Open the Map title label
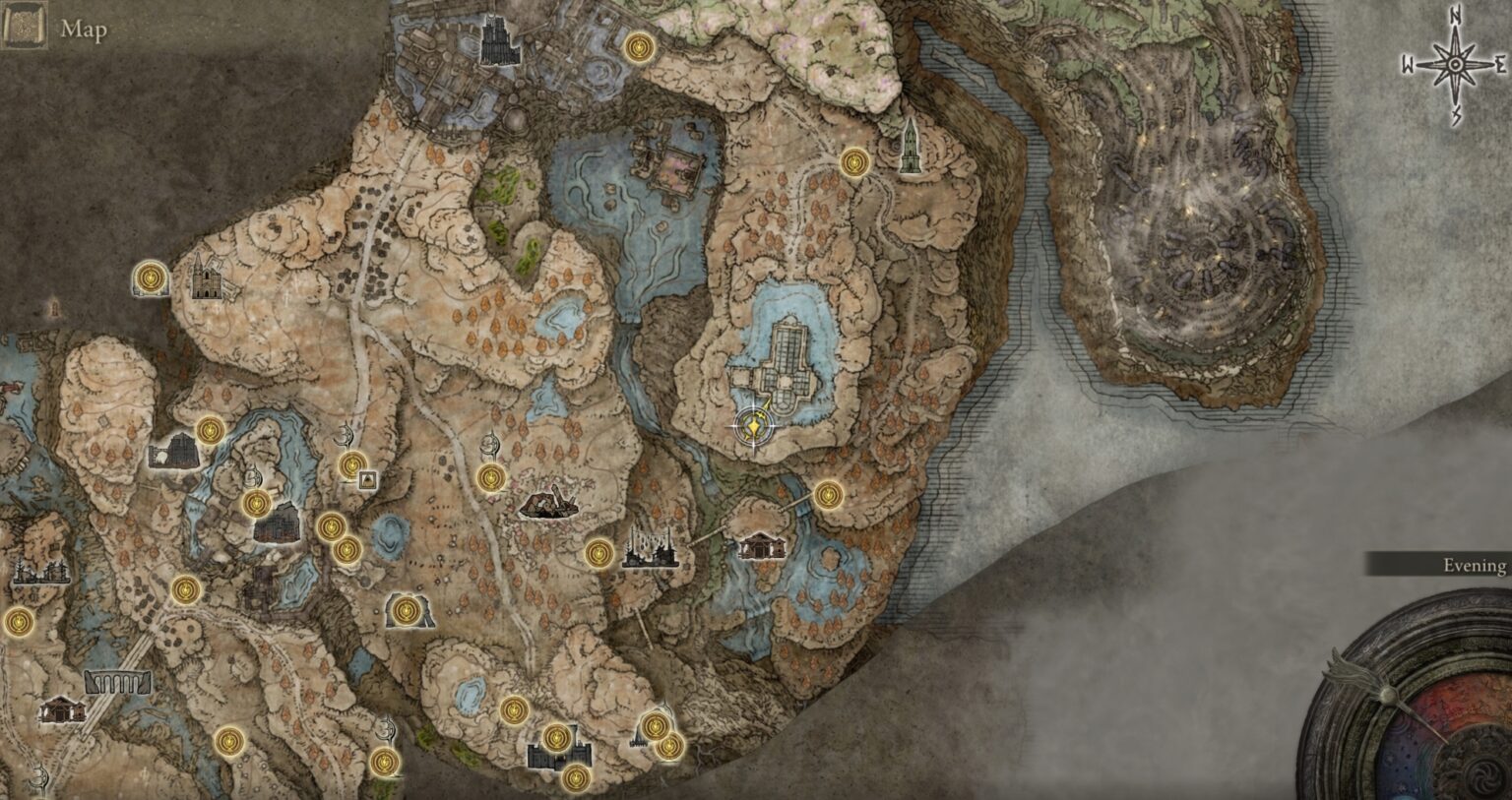The height and width of the screenshot is (800, 1512). tap(83, 30)
